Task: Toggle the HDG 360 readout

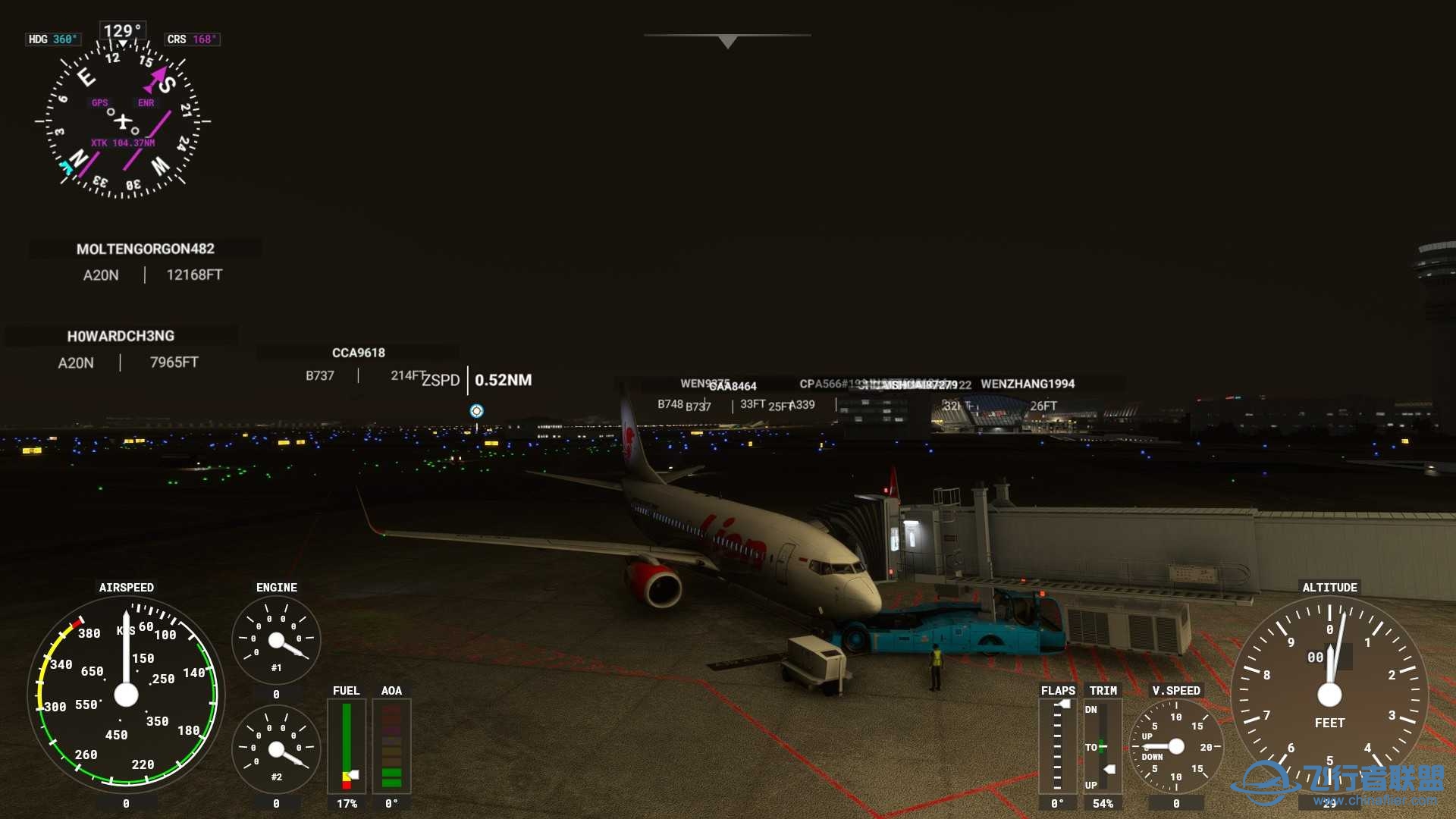Action: tap(53, 39)
